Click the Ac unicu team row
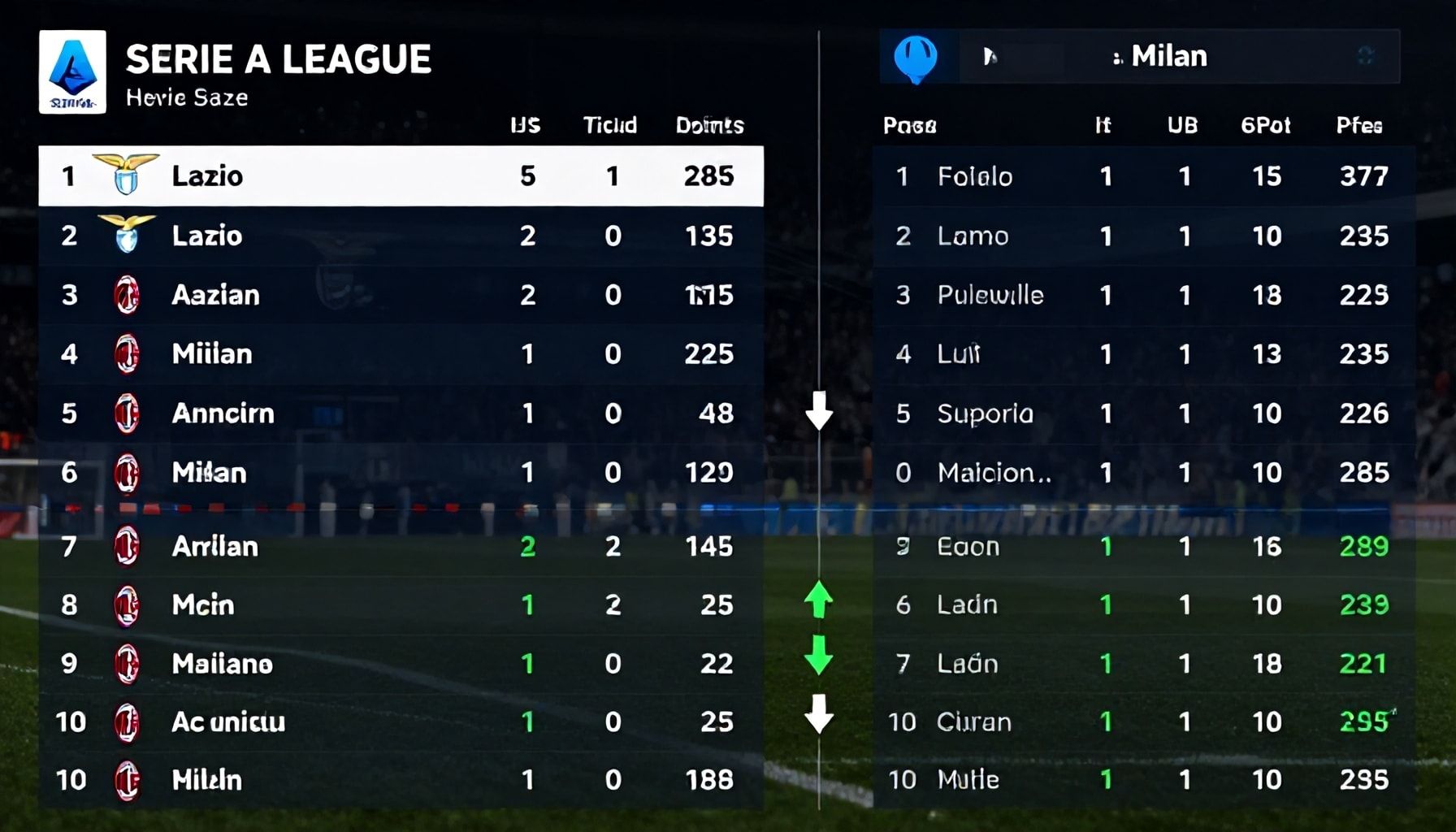This screenshot has width=1456, height=832. 401,721
